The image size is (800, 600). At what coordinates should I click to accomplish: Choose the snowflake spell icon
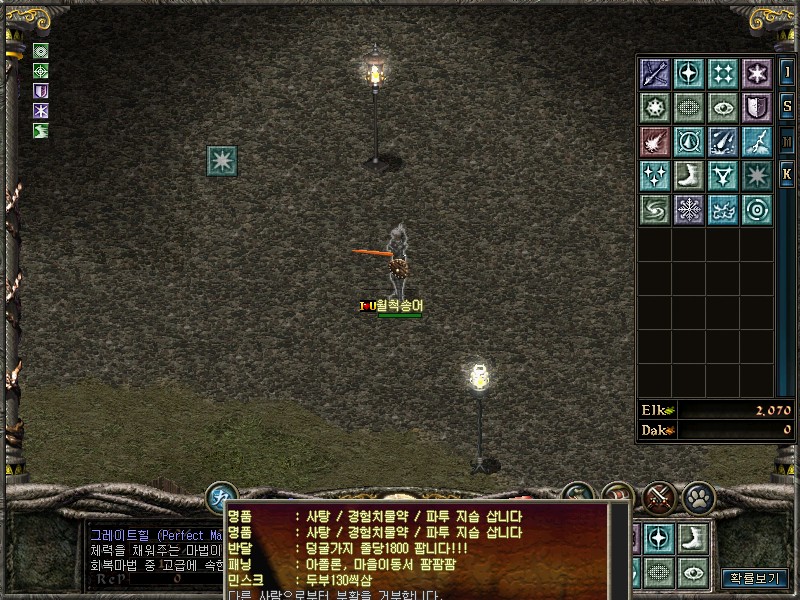[689, 209]
